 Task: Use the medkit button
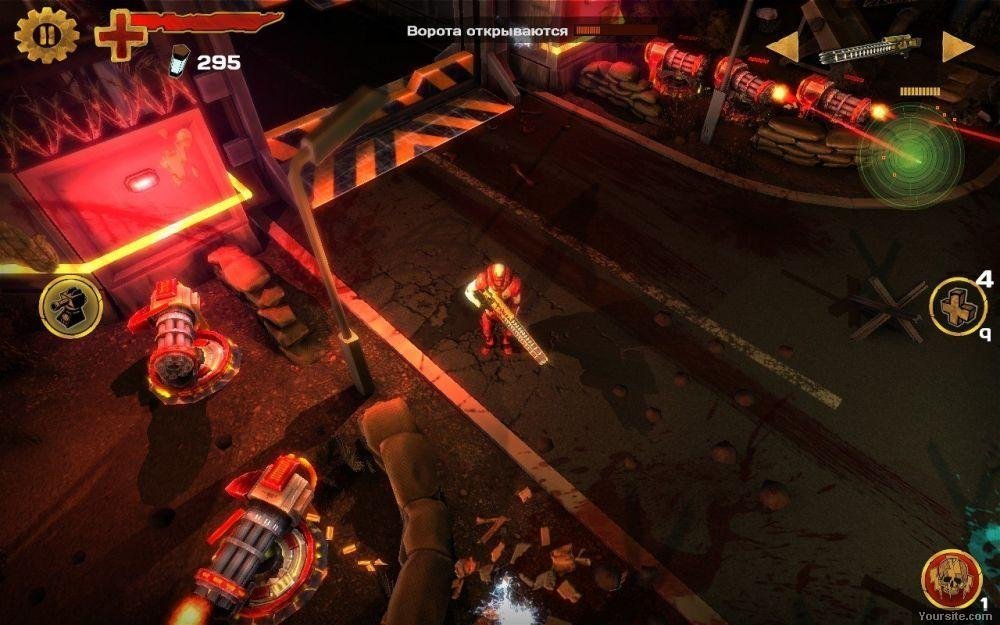[957, 305]
